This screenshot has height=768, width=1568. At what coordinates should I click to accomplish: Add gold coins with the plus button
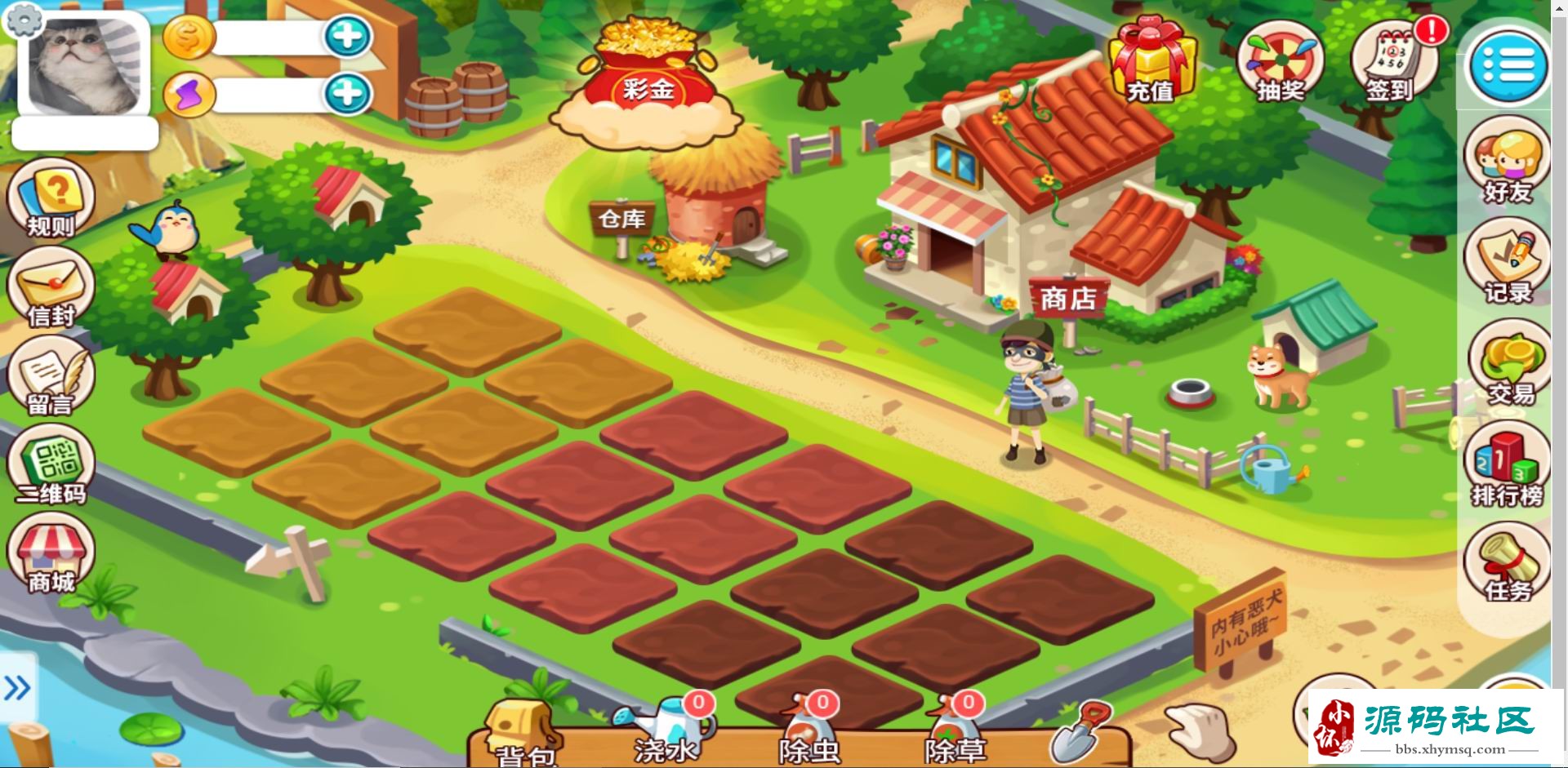pyautogui.click(x=348, y=37)
